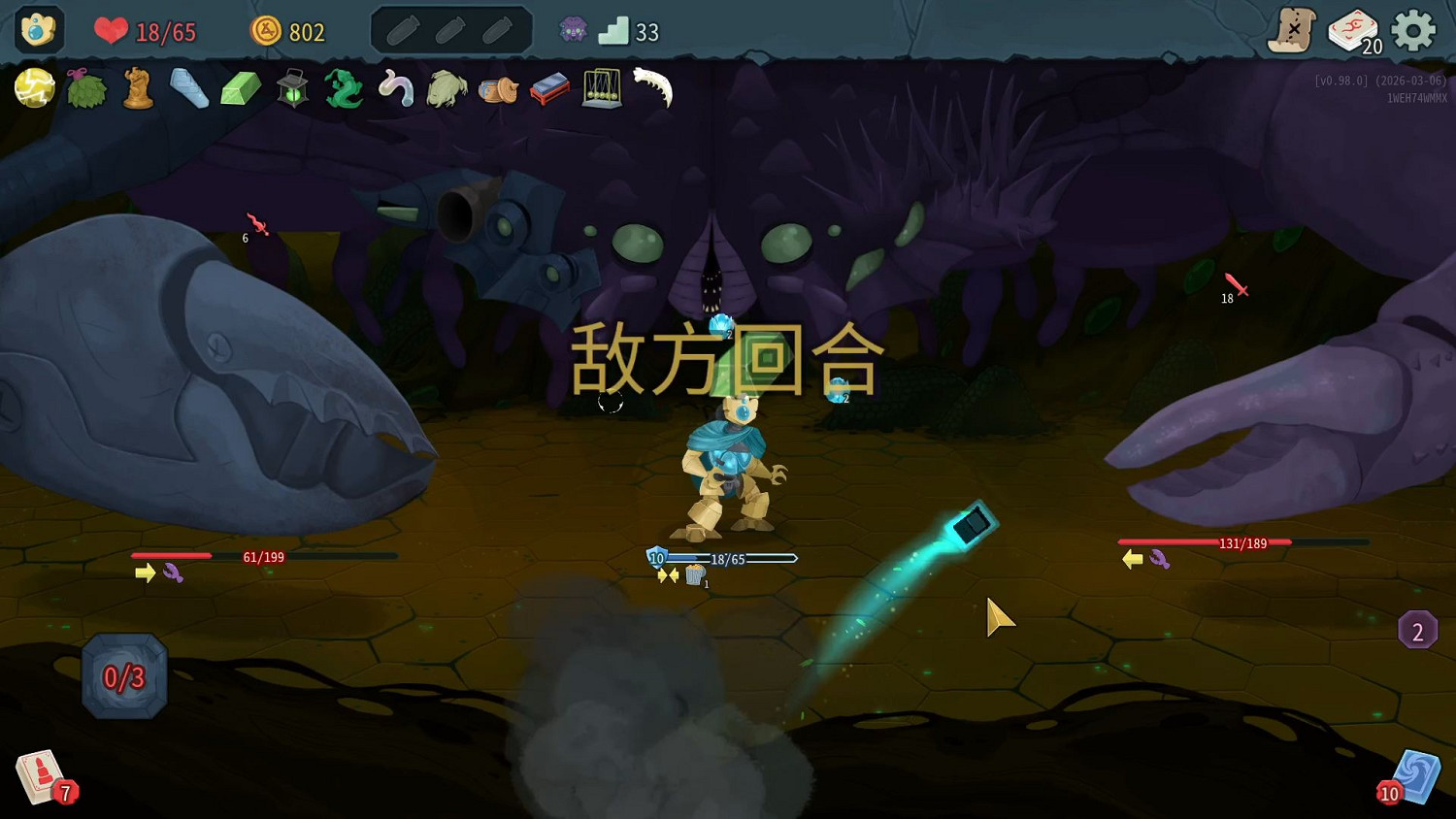This screenshot has height=819, width=1456.
Task: Select the green mermaid figurine relic
Action: (345, 88)
